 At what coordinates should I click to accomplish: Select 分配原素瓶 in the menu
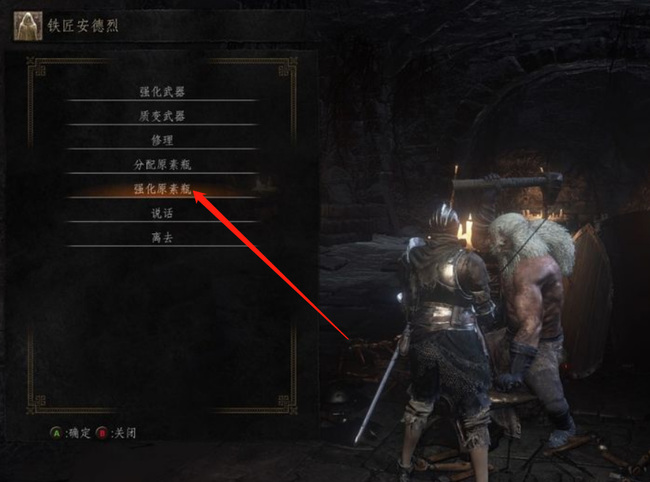tap(161, 163)
